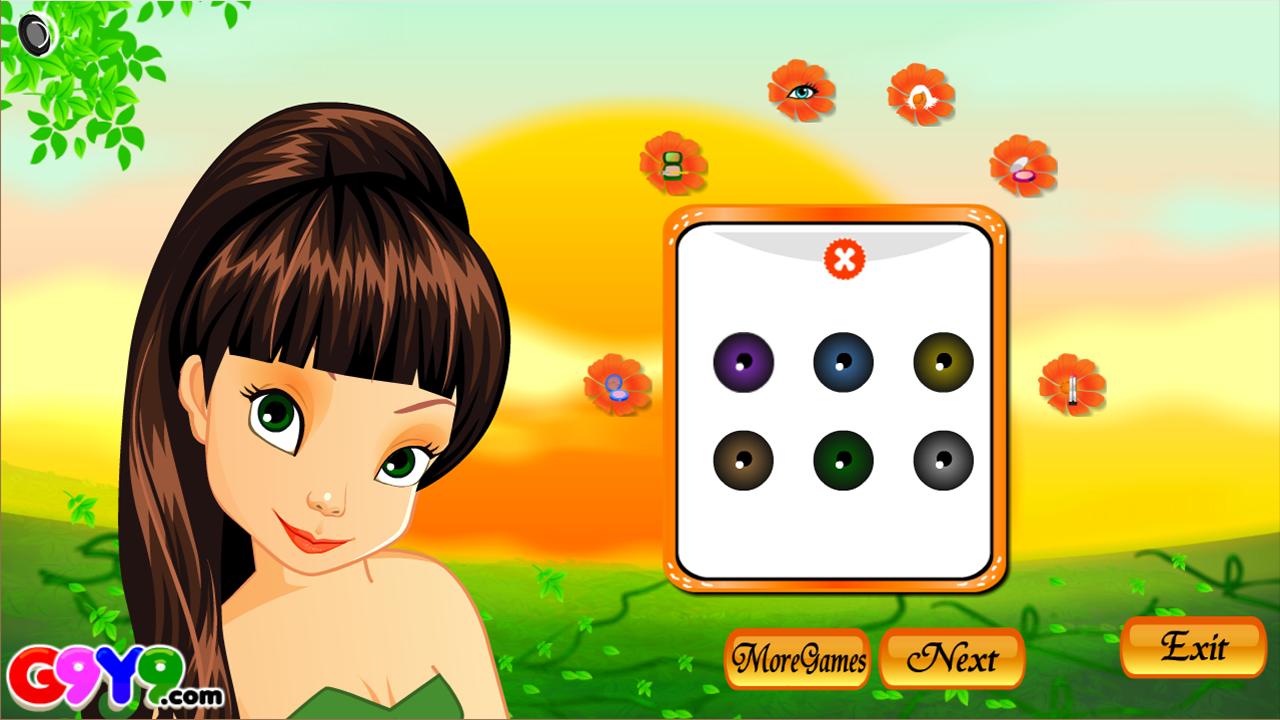1280x720 pixels.
Task: Select the brown eye color
Action: pos(742,460)
